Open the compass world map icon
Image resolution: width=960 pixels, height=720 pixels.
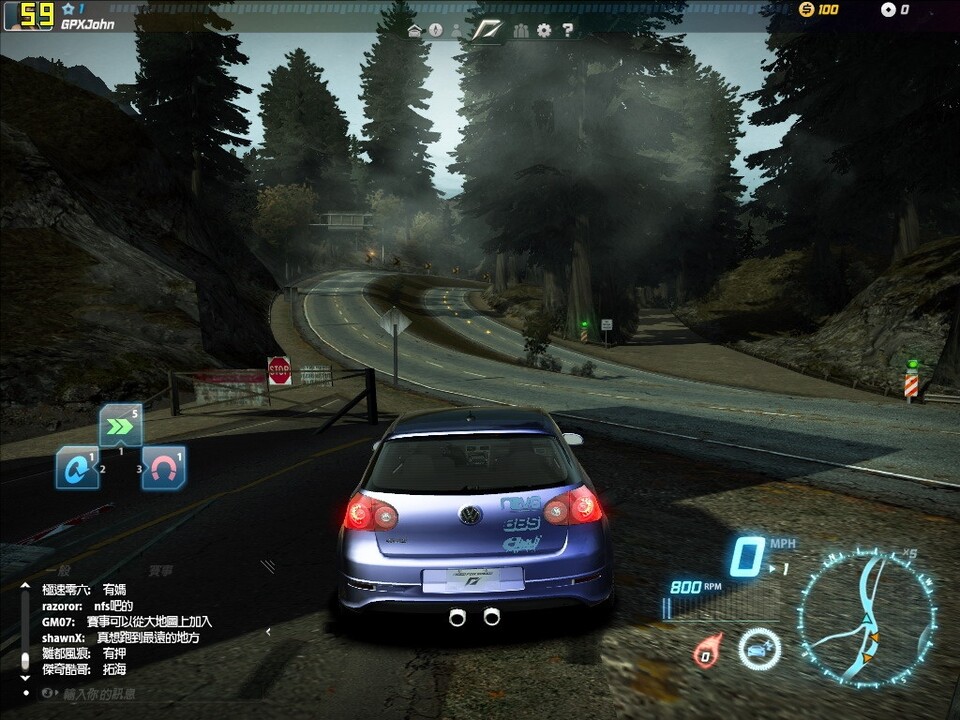436,31
